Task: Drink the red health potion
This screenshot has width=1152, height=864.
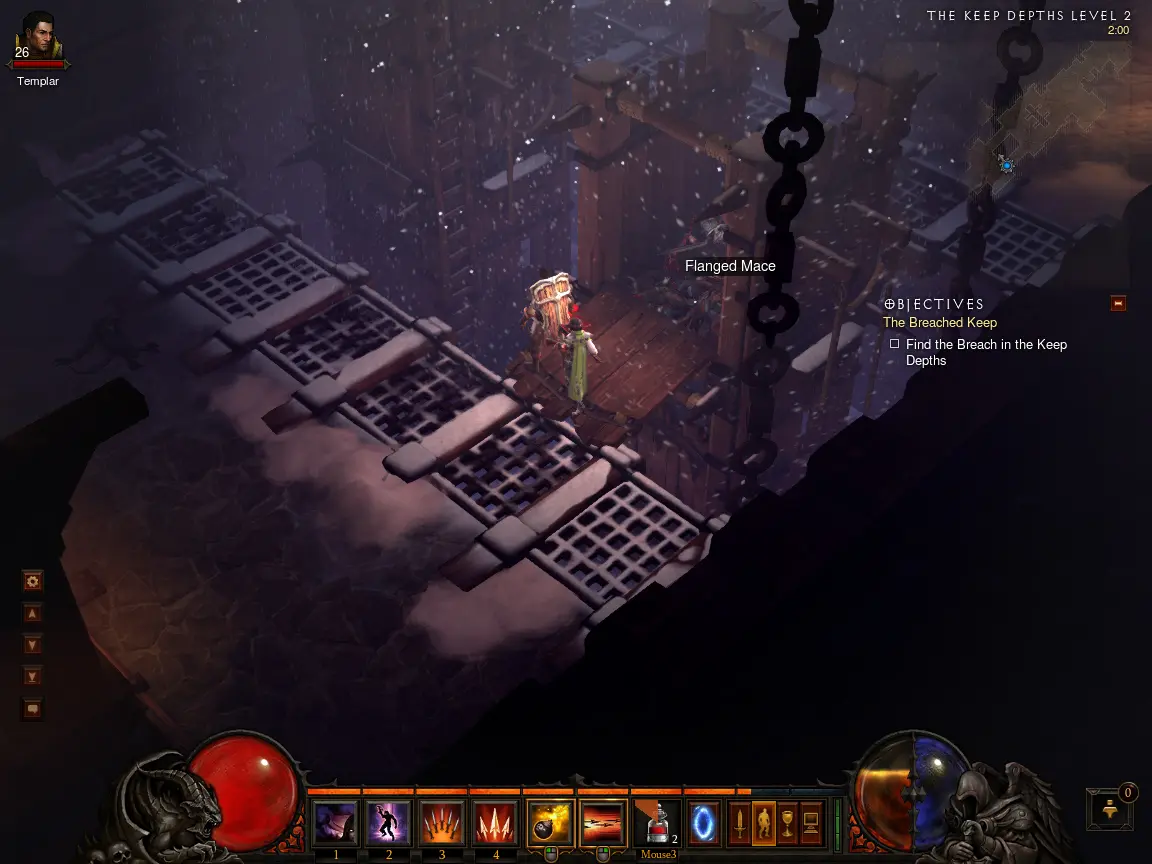Action: point(657,823)
